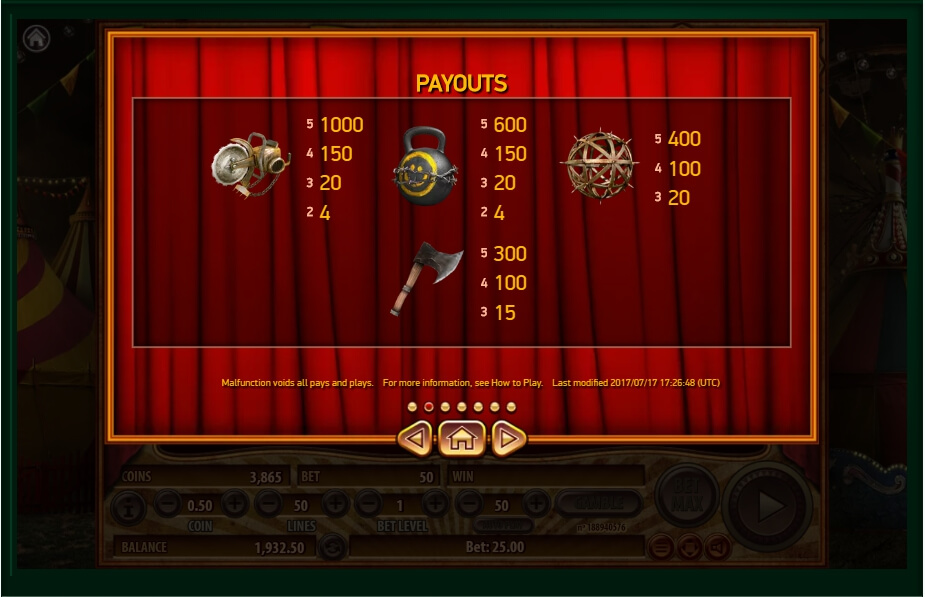Hit the round spin play button

pyautogui.click(x=767, y=506)
